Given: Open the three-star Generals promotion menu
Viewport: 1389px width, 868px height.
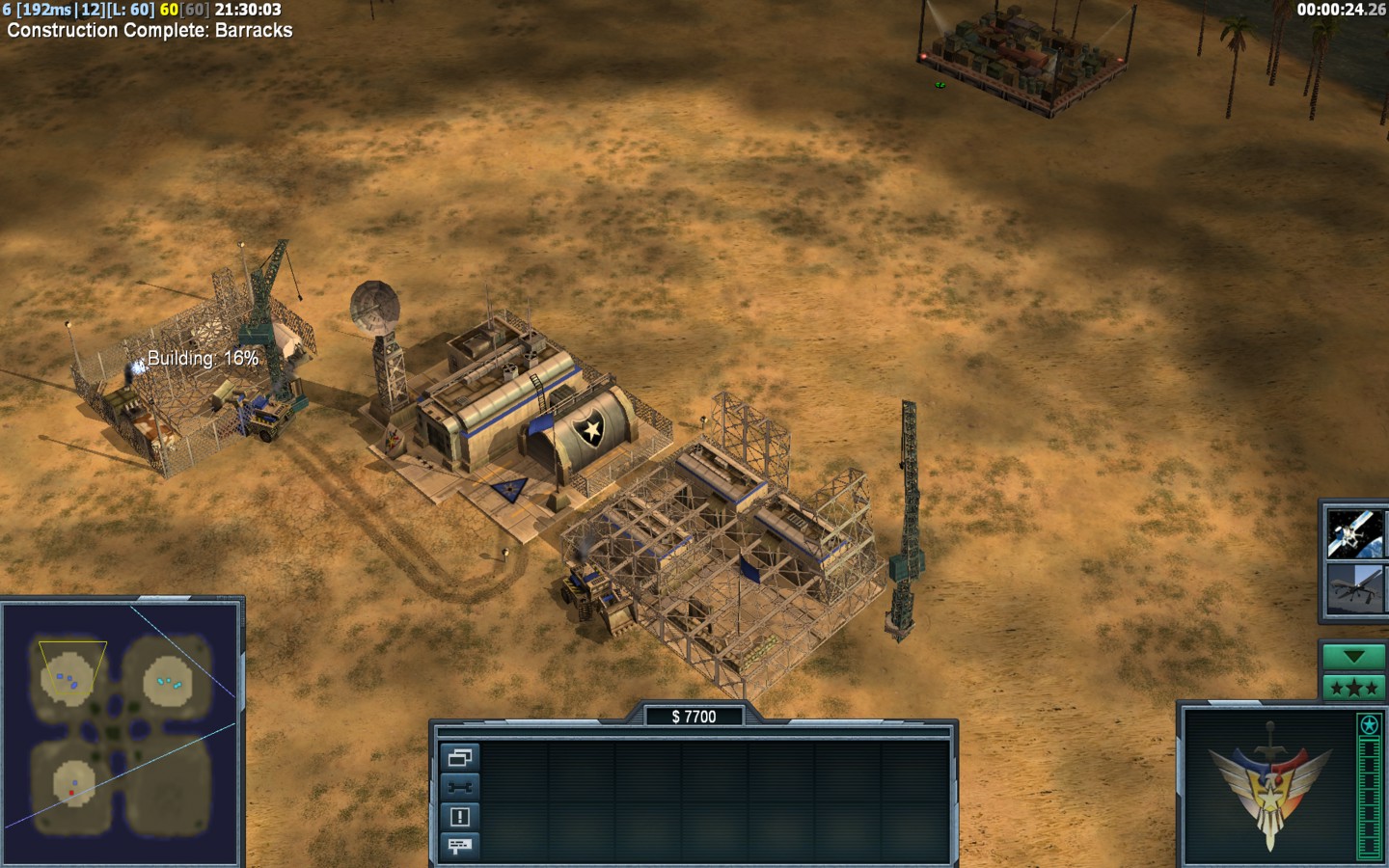Looking at the screenshot, I should (1353, 688).
